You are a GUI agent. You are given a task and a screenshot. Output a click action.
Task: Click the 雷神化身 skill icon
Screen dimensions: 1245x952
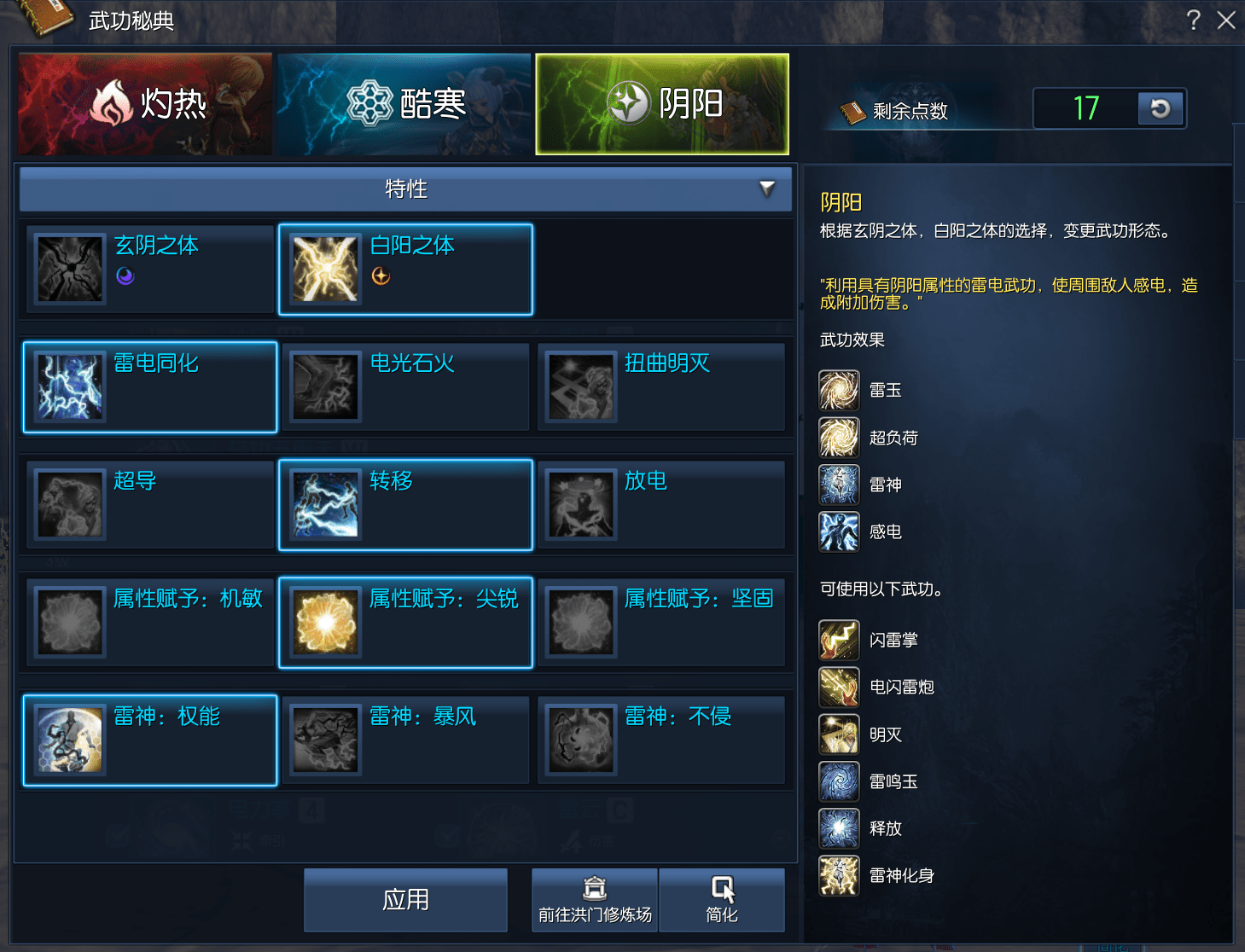(x=839, y=875)
